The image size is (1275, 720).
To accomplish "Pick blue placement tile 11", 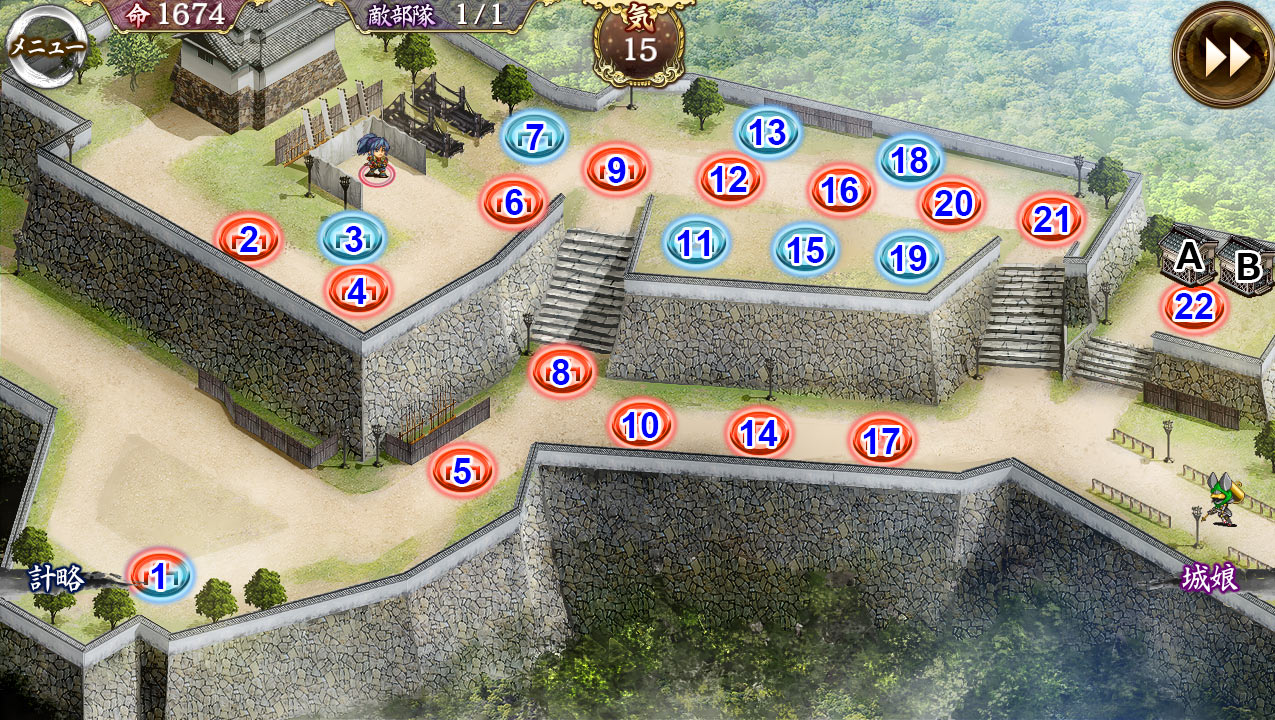I will (695, 243).
